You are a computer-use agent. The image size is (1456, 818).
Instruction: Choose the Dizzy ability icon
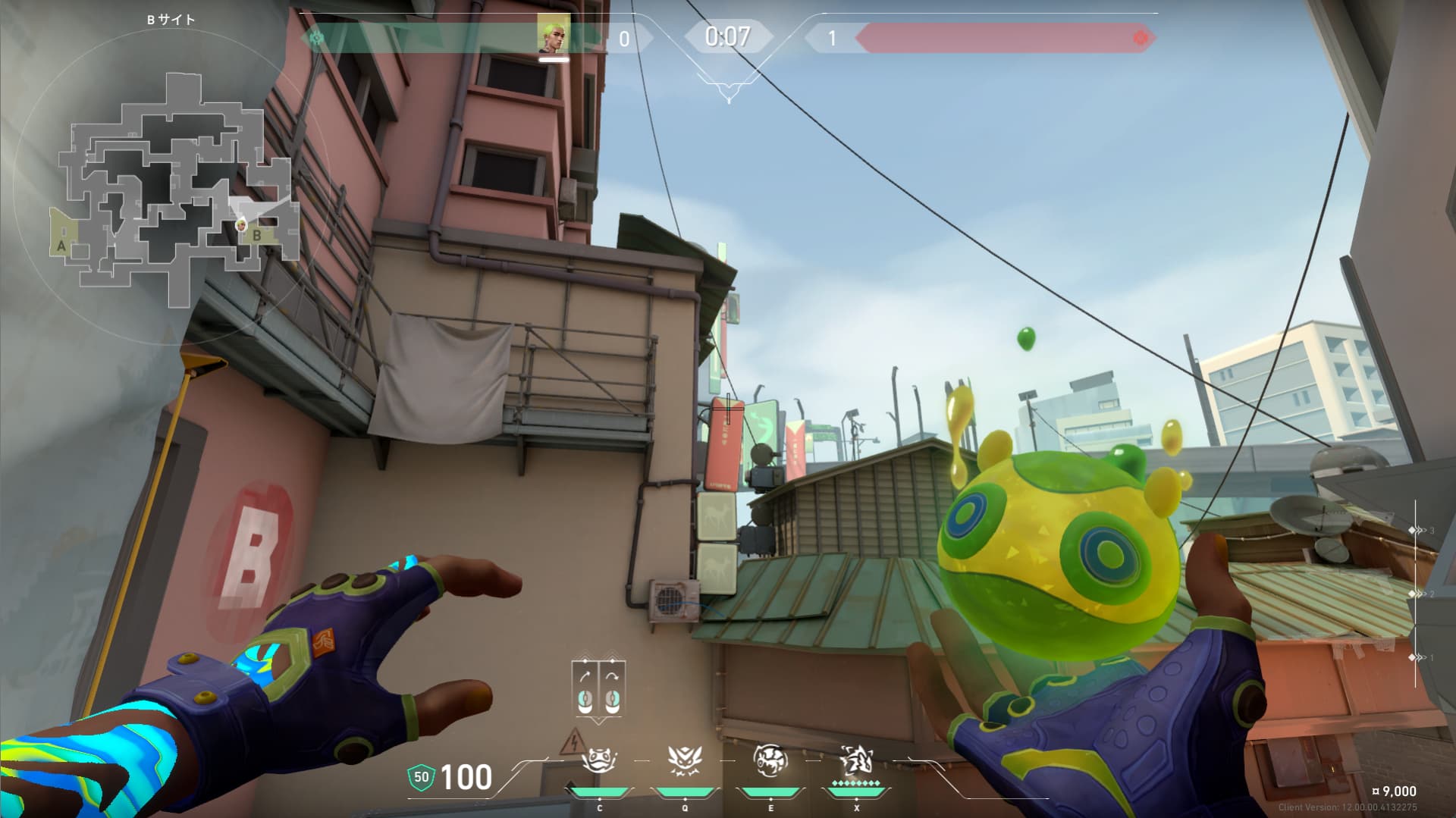coord(770,760)
